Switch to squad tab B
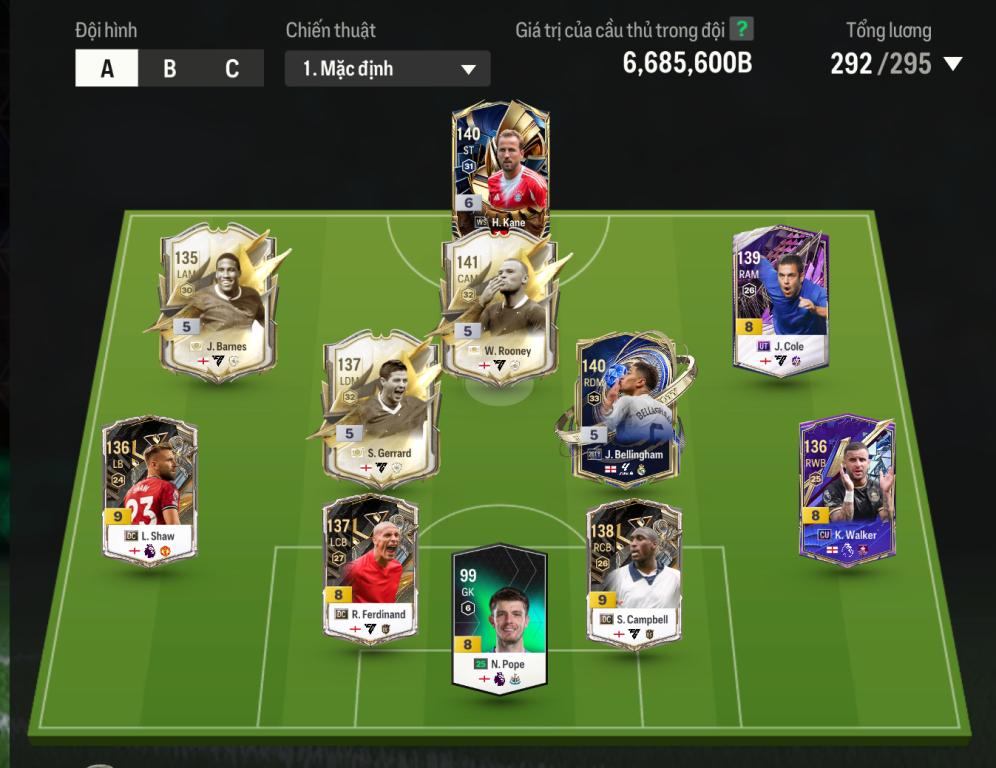 pos(170,69)
